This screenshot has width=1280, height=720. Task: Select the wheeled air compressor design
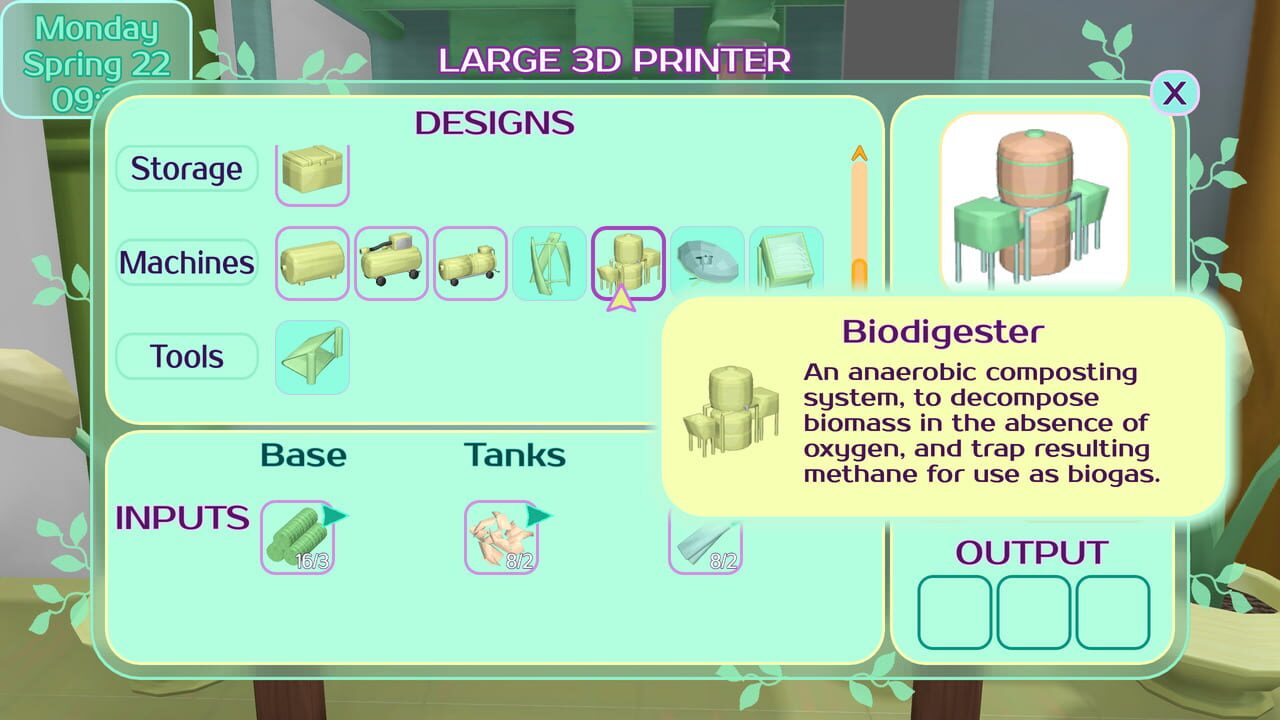pos(391,263)
